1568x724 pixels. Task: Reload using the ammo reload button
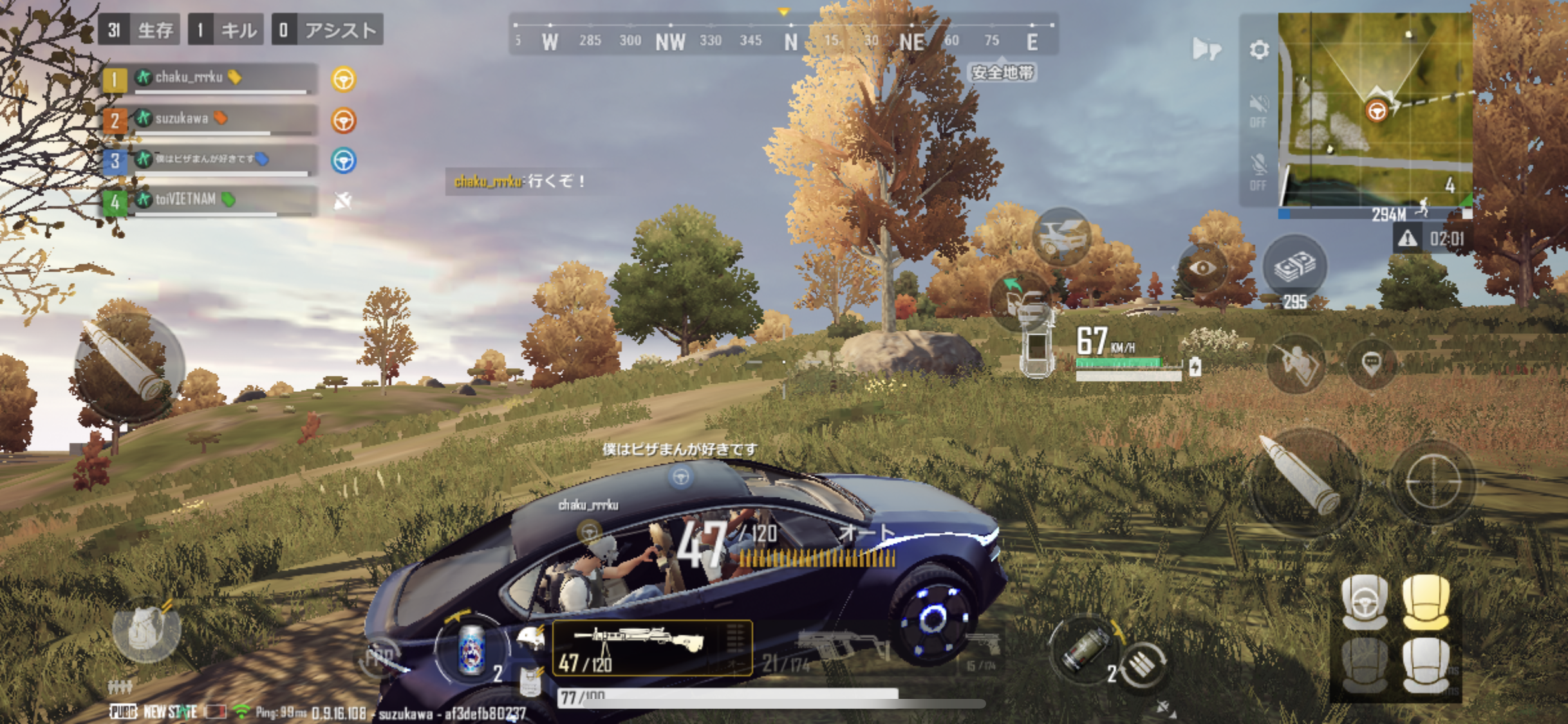pos(1144,665)
